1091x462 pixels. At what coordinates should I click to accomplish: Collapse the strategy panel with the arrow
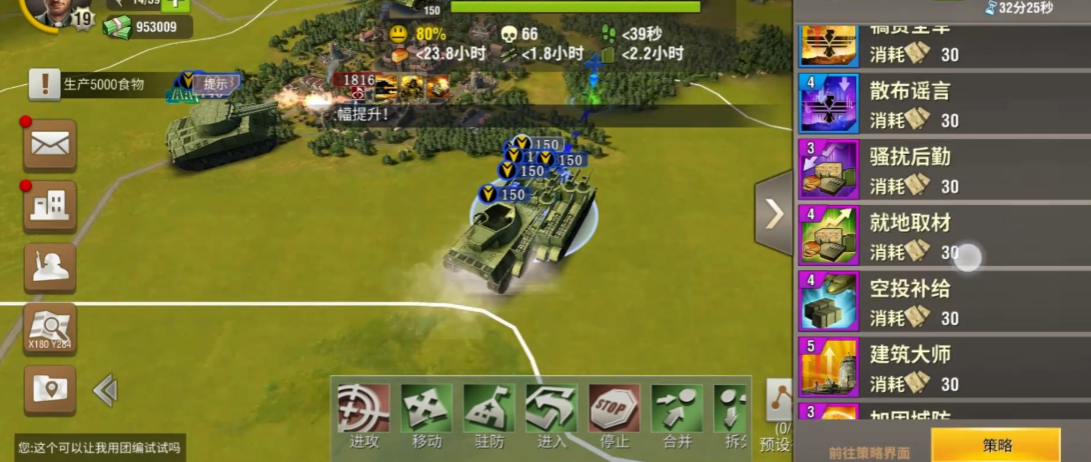[x=774, y=213]
